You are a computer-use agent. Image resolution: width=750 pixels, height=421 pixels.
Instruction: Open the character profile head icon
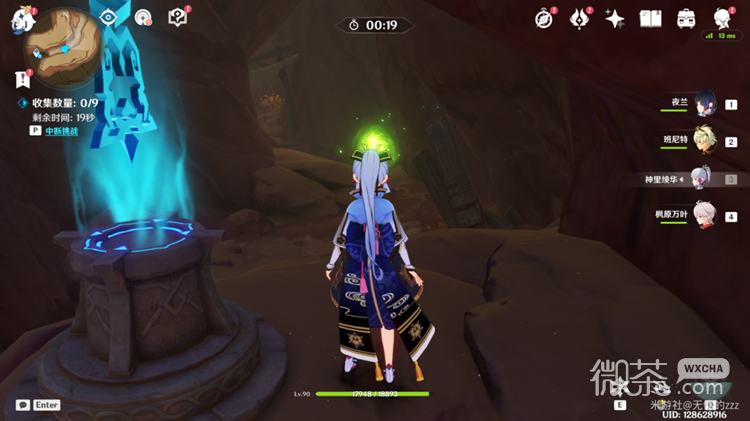coord(722,19)
